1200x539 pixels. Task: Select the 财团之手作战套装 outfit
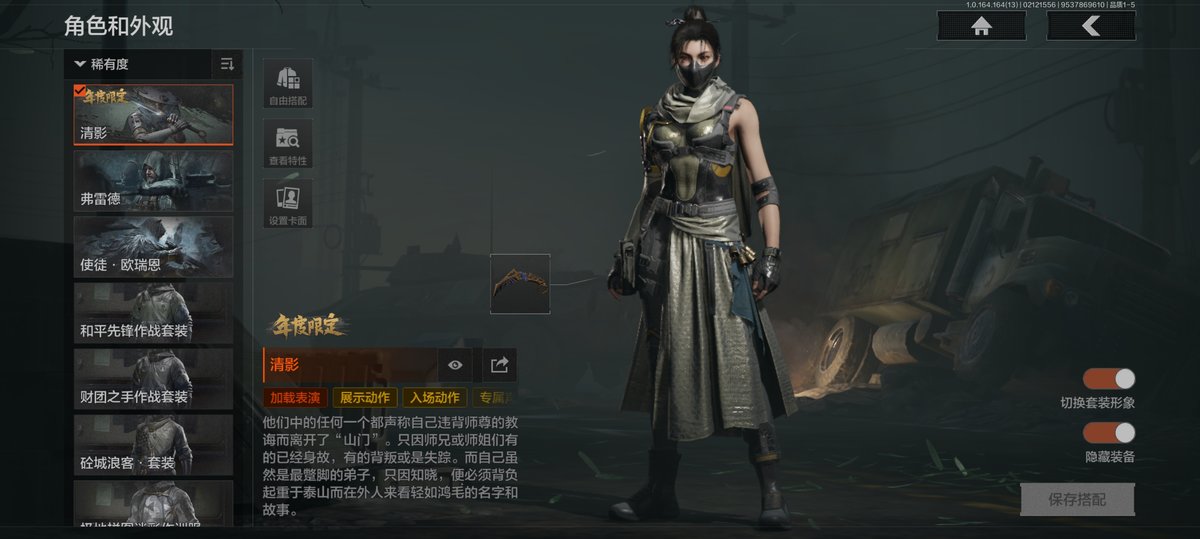click(153, 379)
